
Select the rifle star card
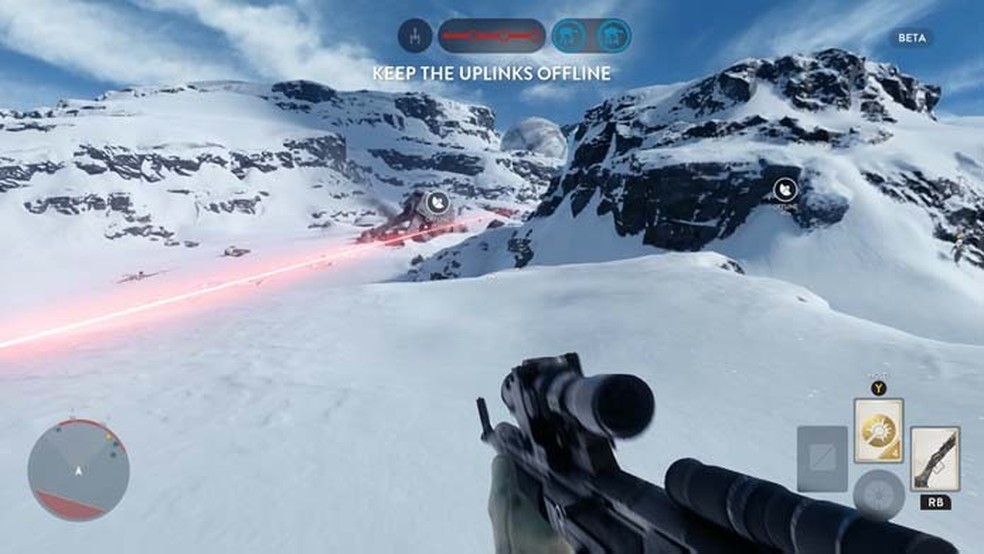tap(935, 458)
